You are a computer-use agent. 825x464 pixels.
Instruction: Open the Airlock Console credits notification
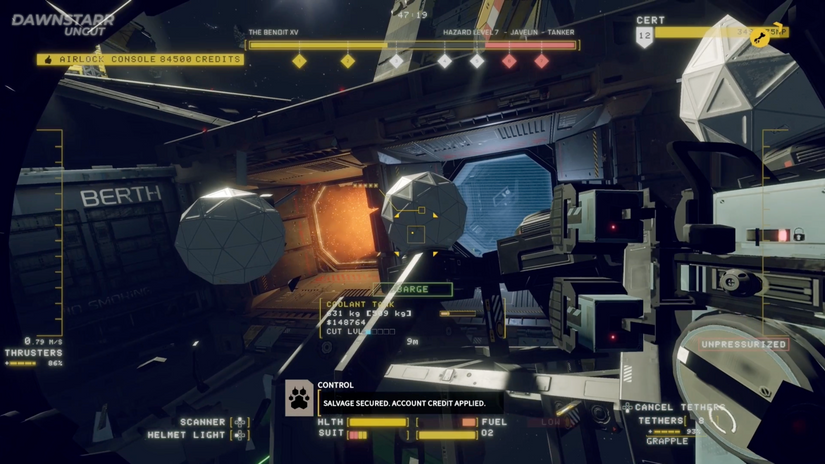[x=140, y=60]
